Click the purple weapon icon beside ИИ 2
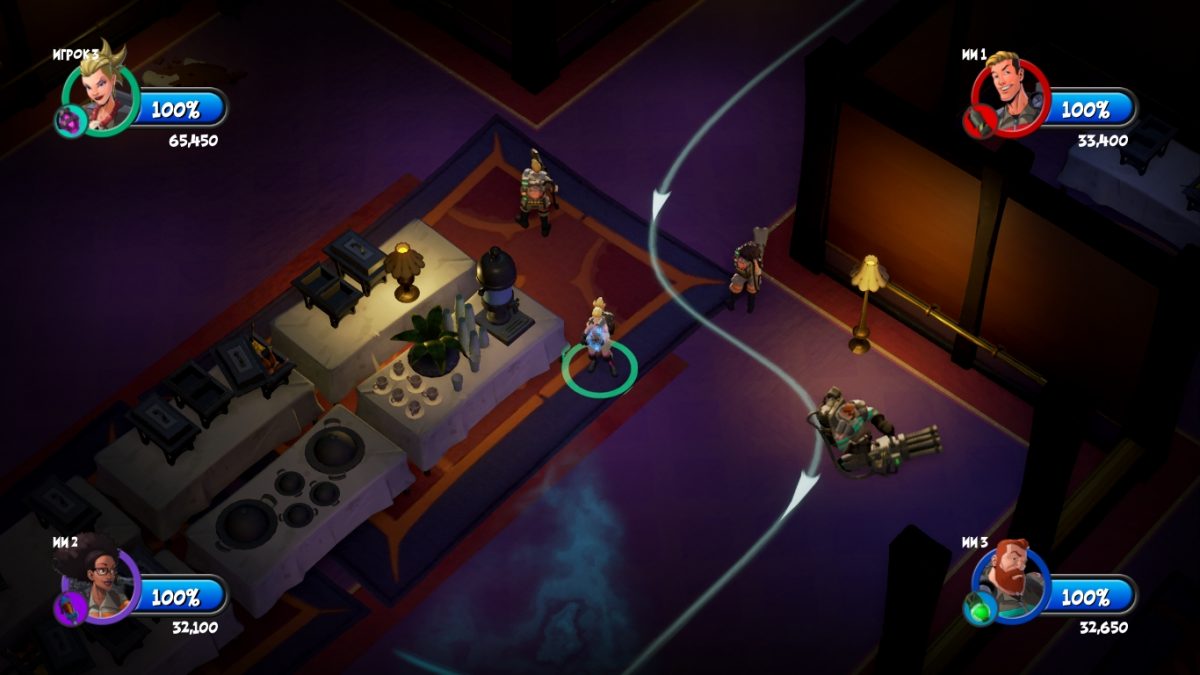Image resolution: width=1200 pixels, height=675 pixels. click(71, 609)
